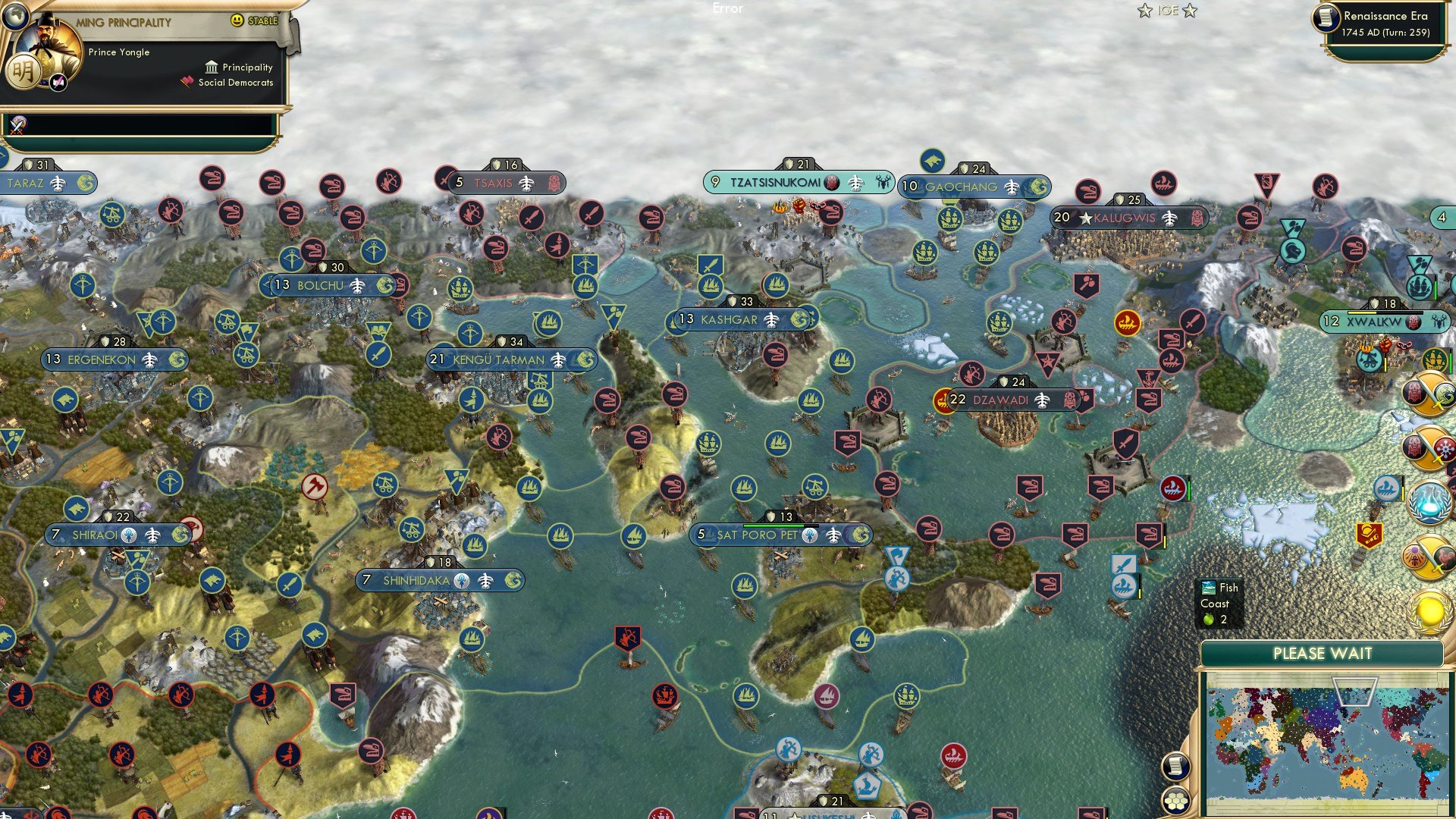Click the Social Democrats ideology icon
The width and height of the screenshot is (1456, 819).
(x=186, y=82)
